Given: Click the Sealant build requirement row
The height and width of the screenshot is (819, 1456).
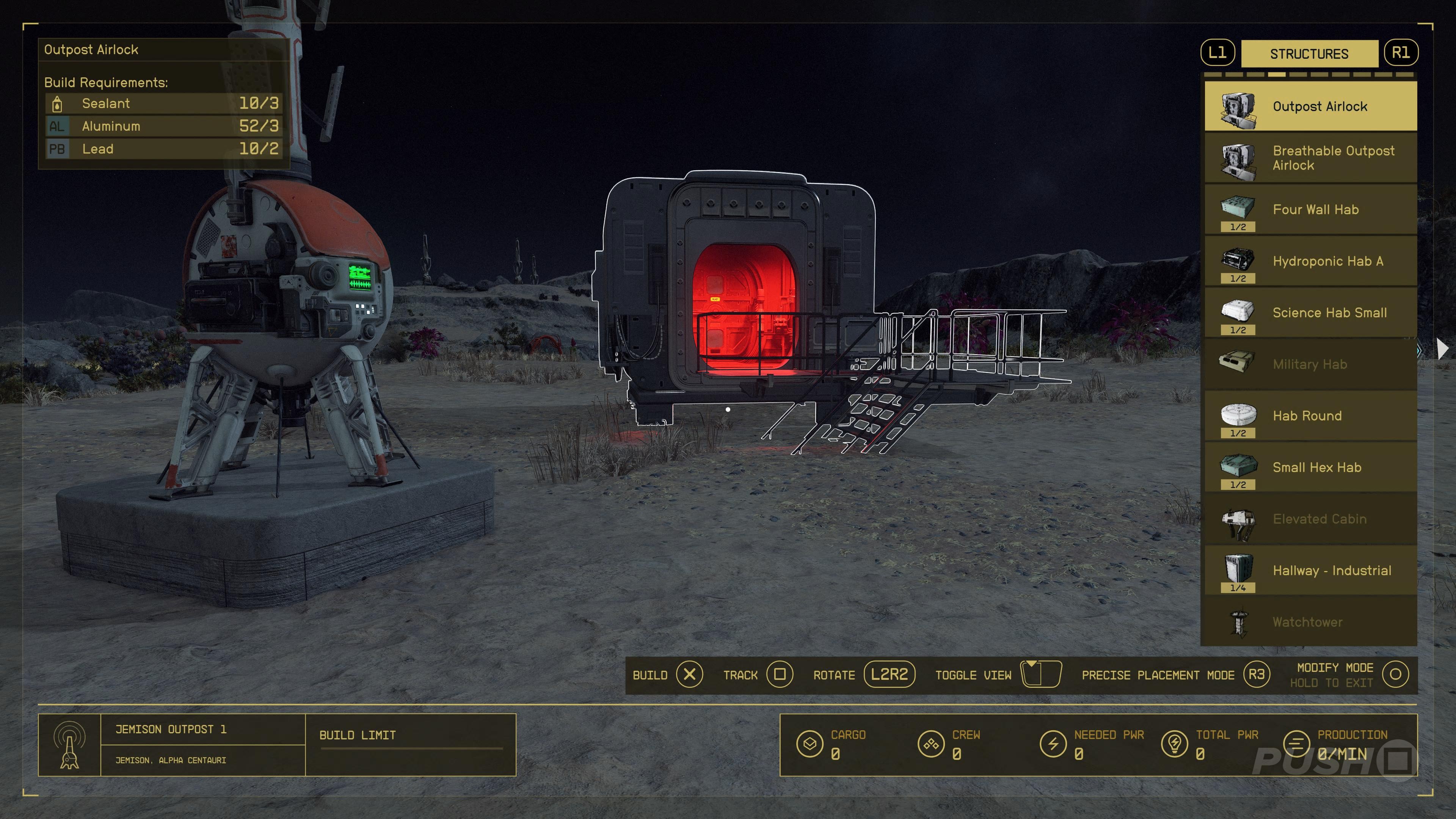Looking at the screenshot, I should click(163, 104).
